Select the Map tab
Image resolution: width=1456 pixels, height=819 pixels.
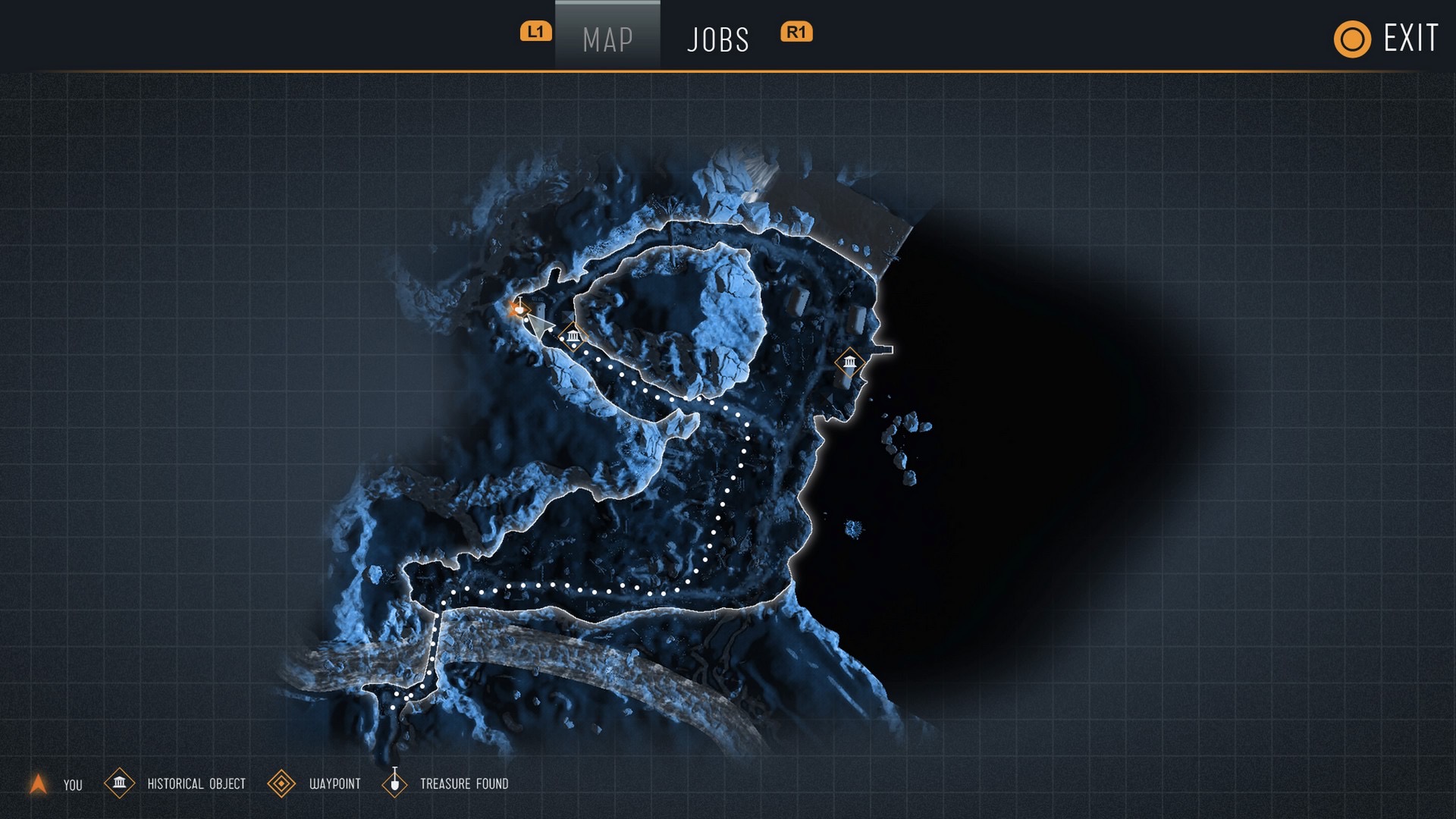pos(607,39)
